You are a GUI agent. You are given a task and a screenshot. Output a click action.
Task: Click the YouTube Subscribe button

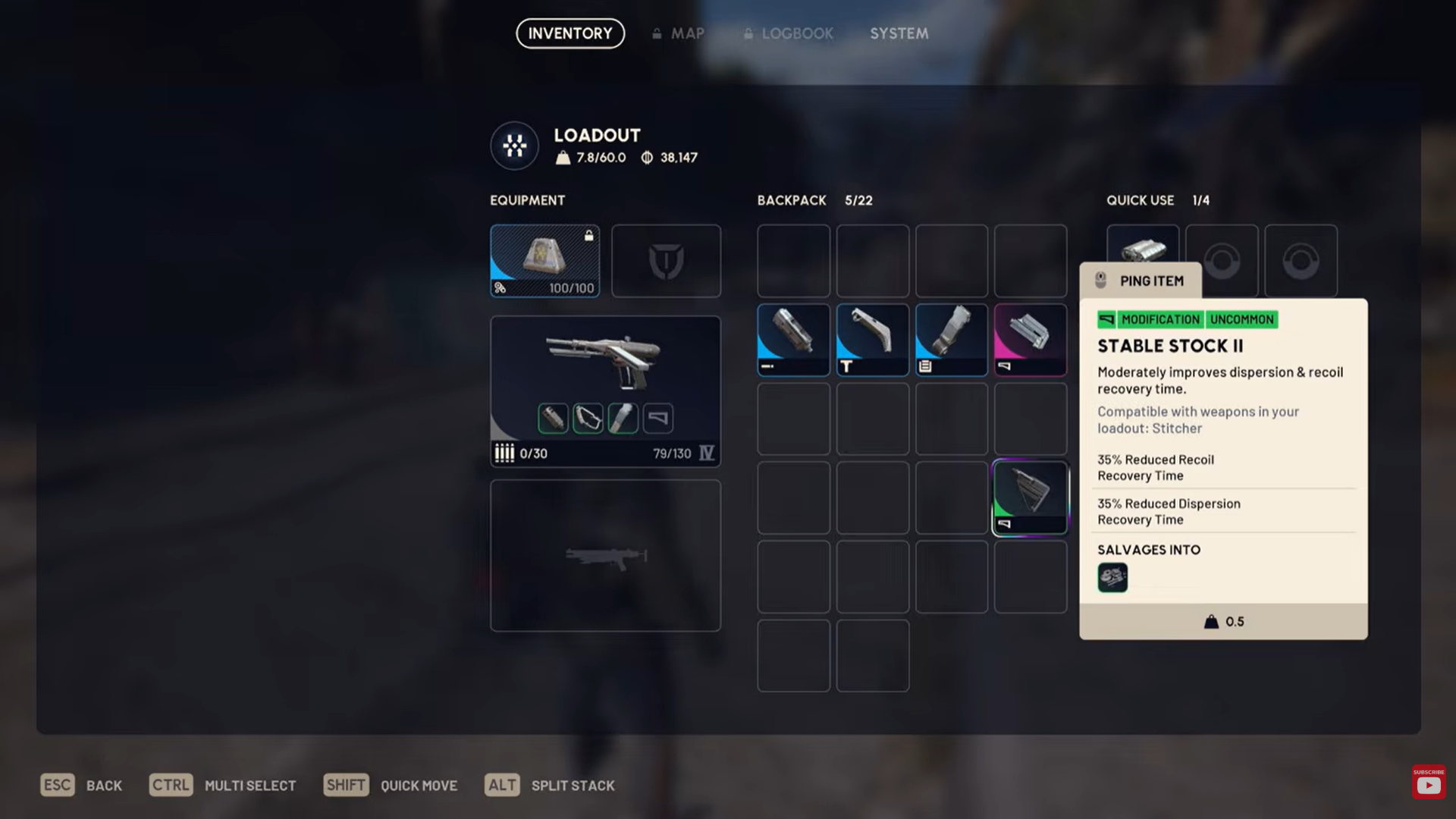(1429, 782)
